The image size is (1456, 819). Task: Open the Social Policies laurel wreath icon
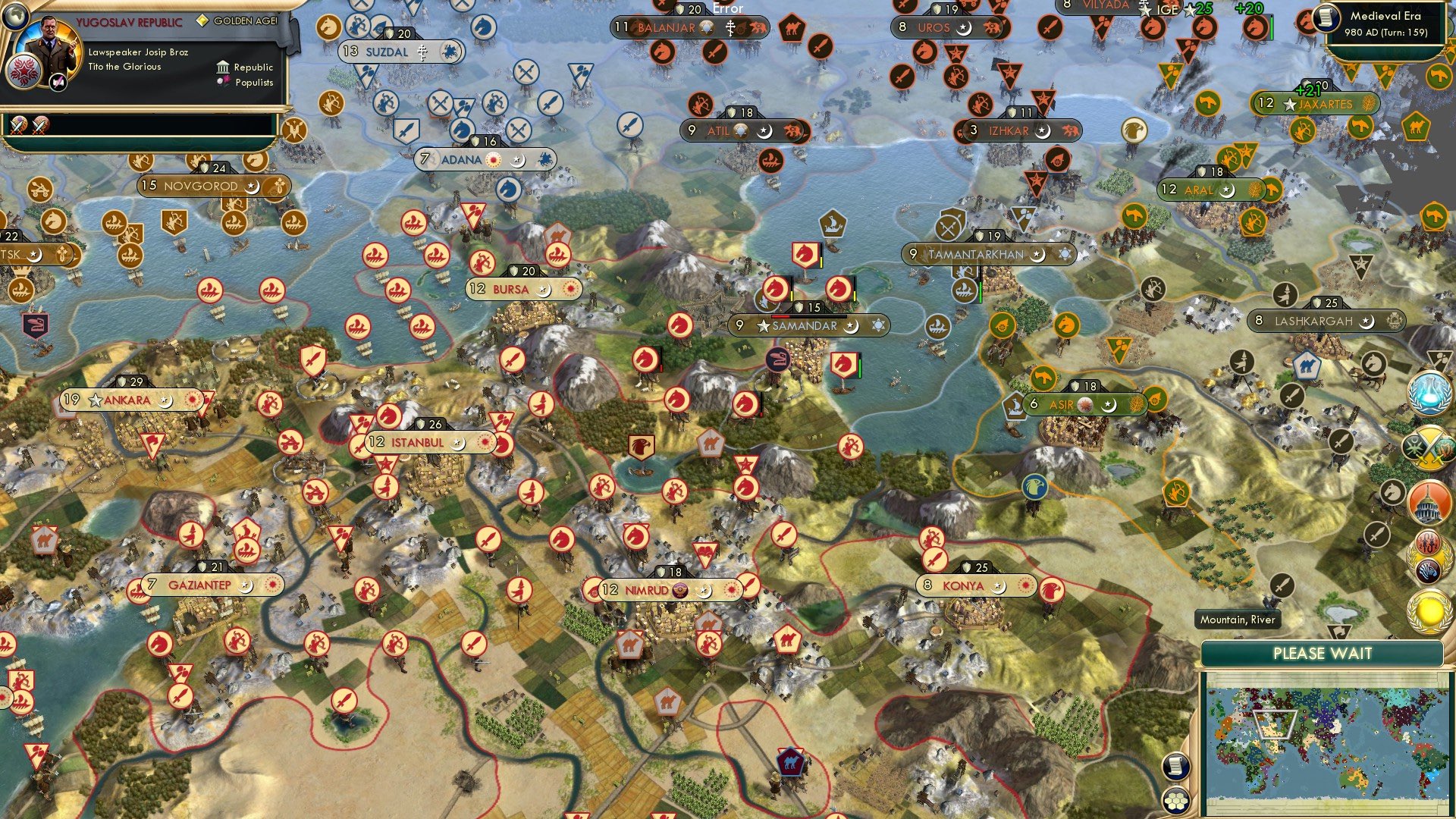tap(1429, 556)
